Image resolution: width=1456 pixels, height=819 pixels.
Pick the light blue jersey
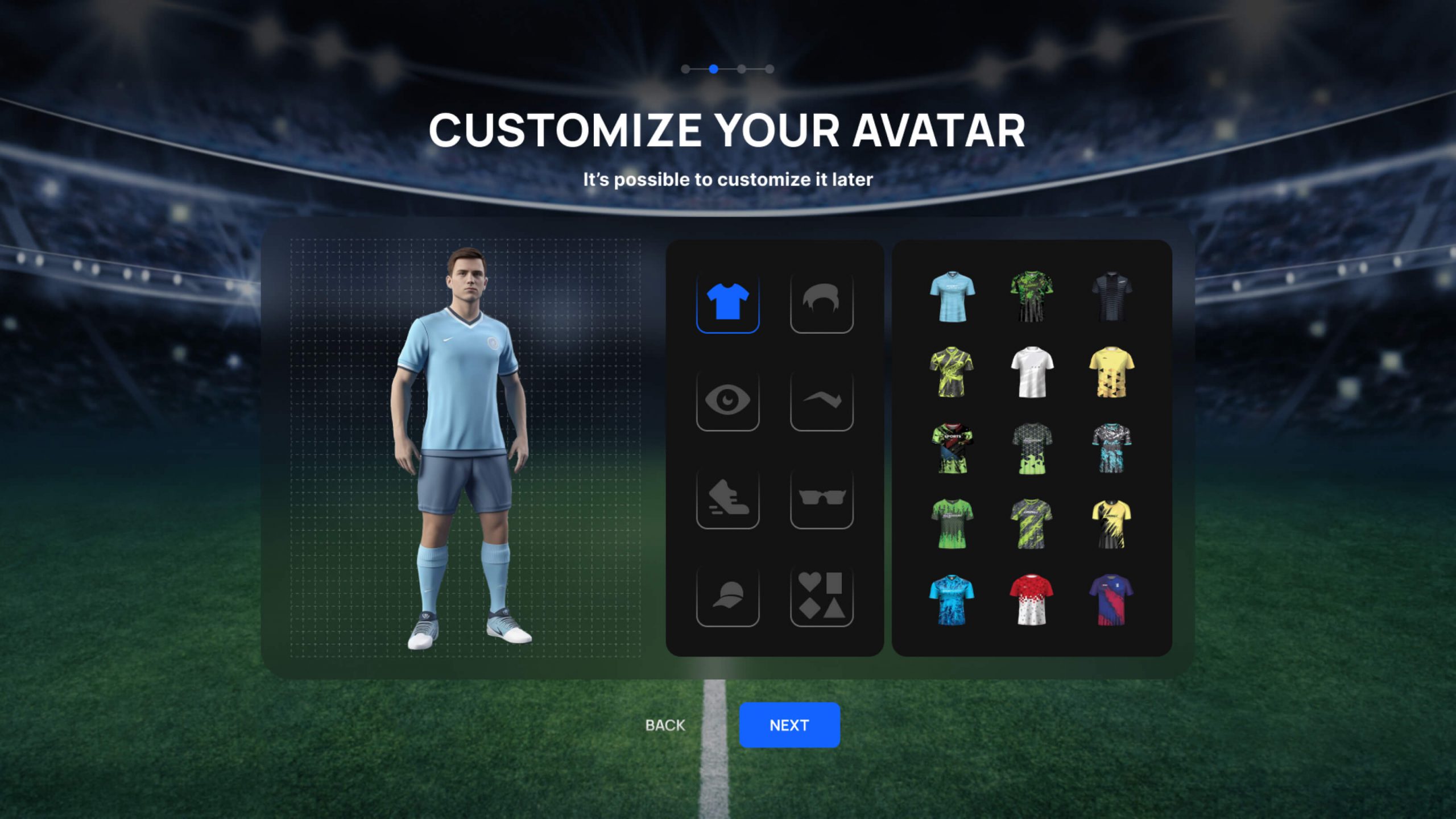[952, 296]
